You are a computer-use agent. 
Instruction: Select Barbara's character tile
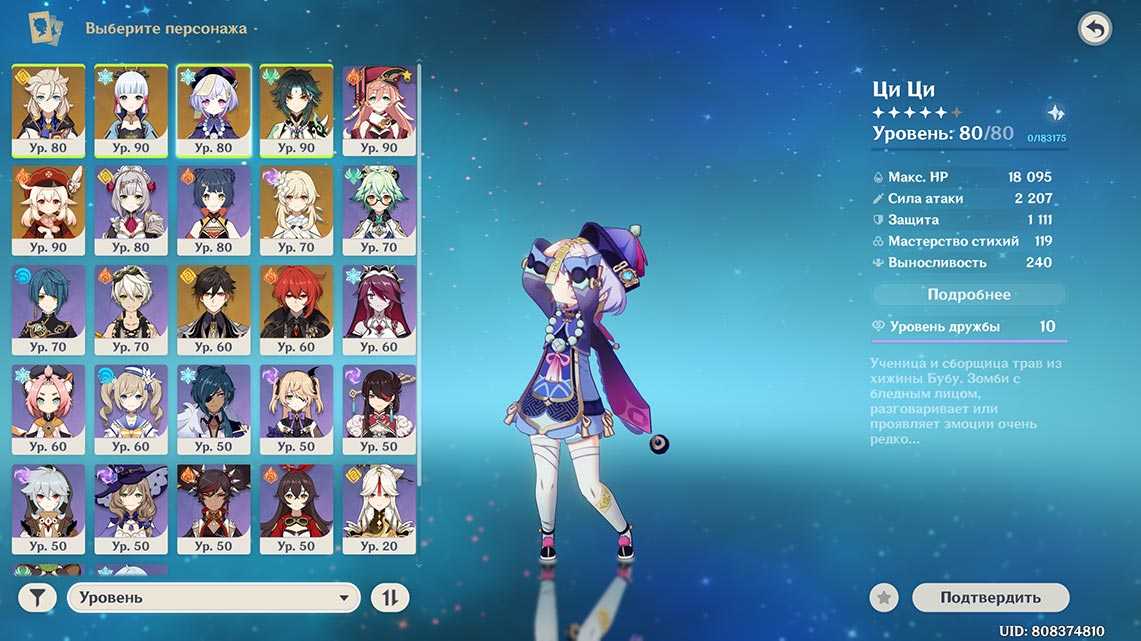click(131, 409)
